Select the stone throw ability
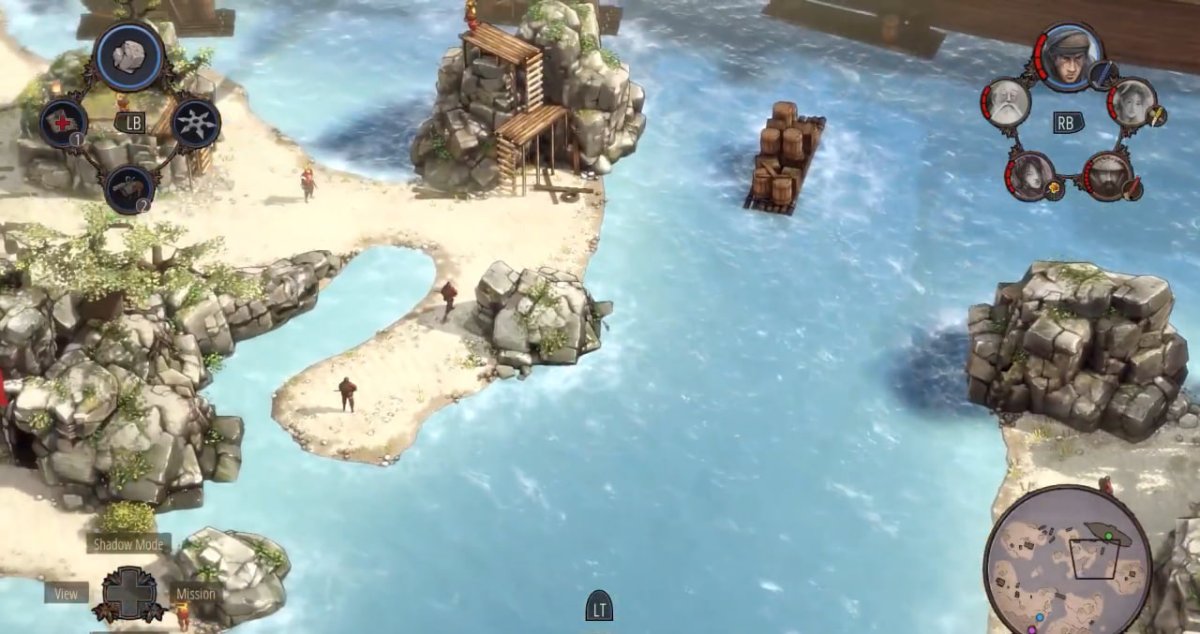This screenshot has width=1200, height=634. coord(130,57)
